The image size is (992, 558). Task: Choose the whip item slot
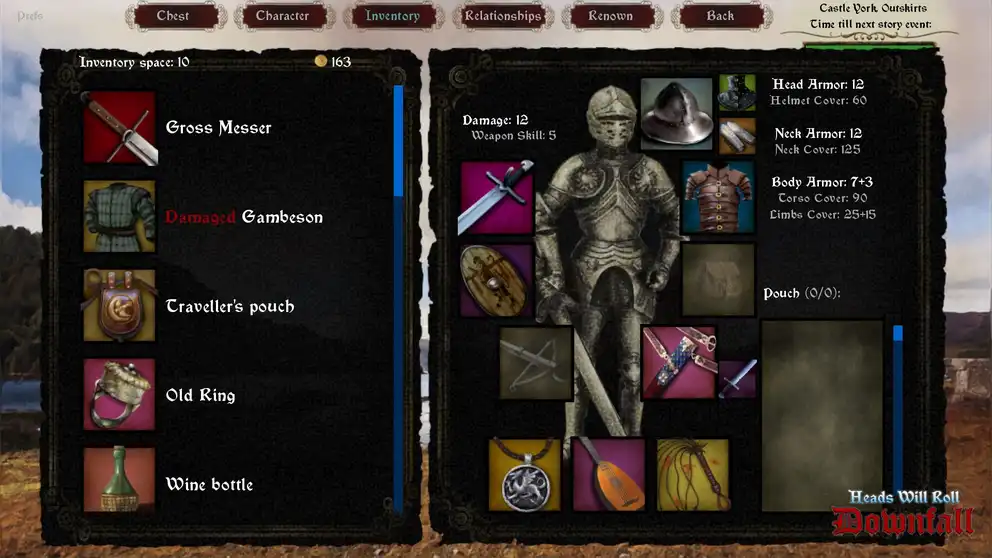point(693,474)
